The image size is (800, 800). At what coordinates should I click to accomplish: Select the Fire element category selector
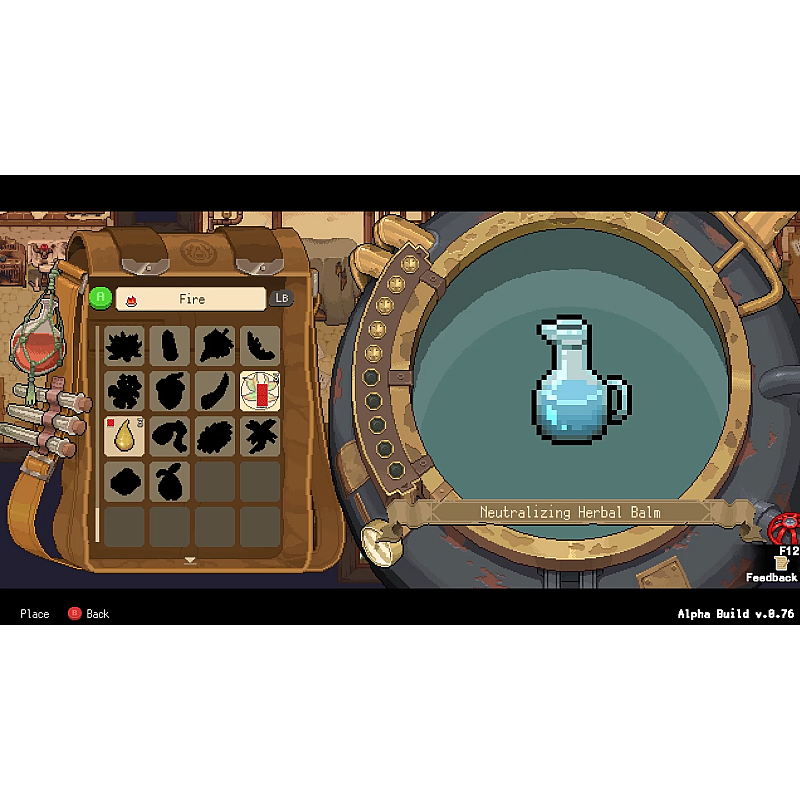point(191,299)
